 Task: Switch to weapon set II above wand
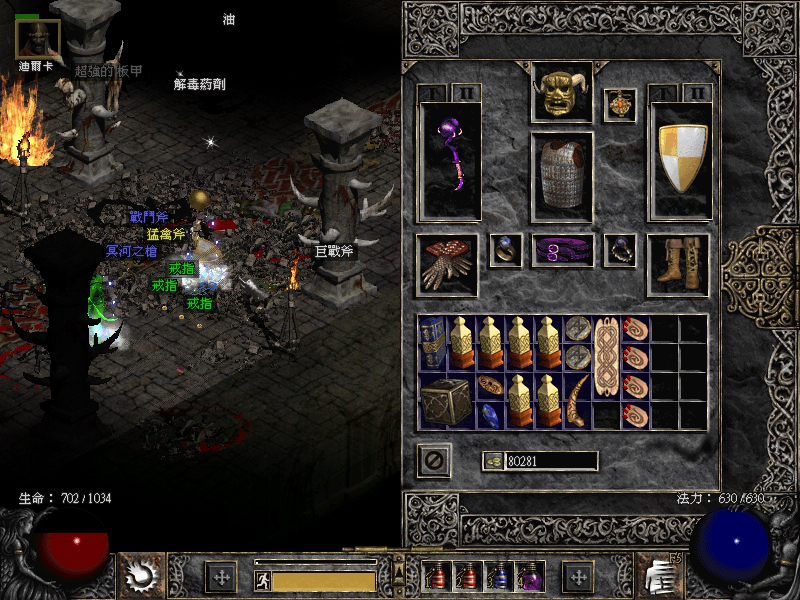click(466, 93)
